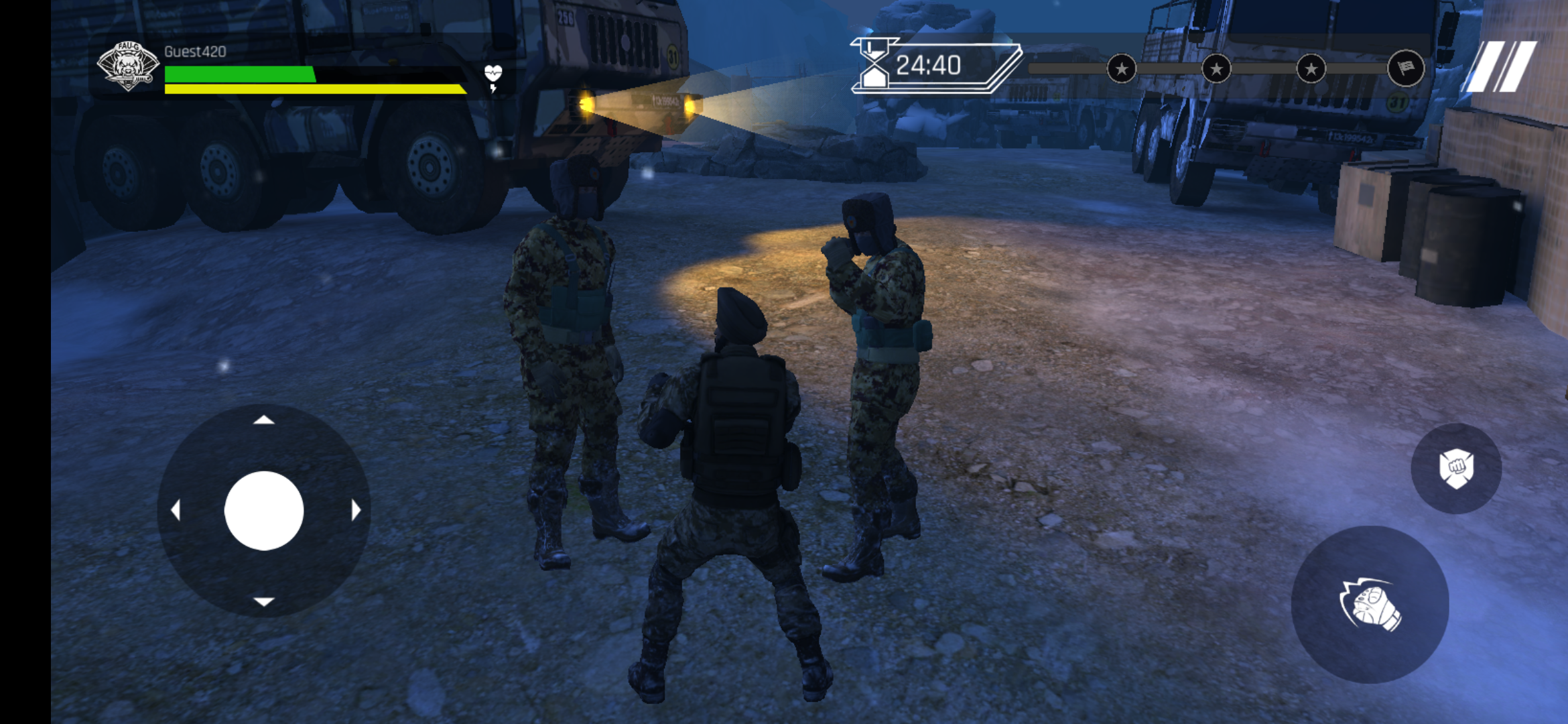Tap the joystick up arrow
The height and width of the screenshot is (724, 1568).
(264, 420)
